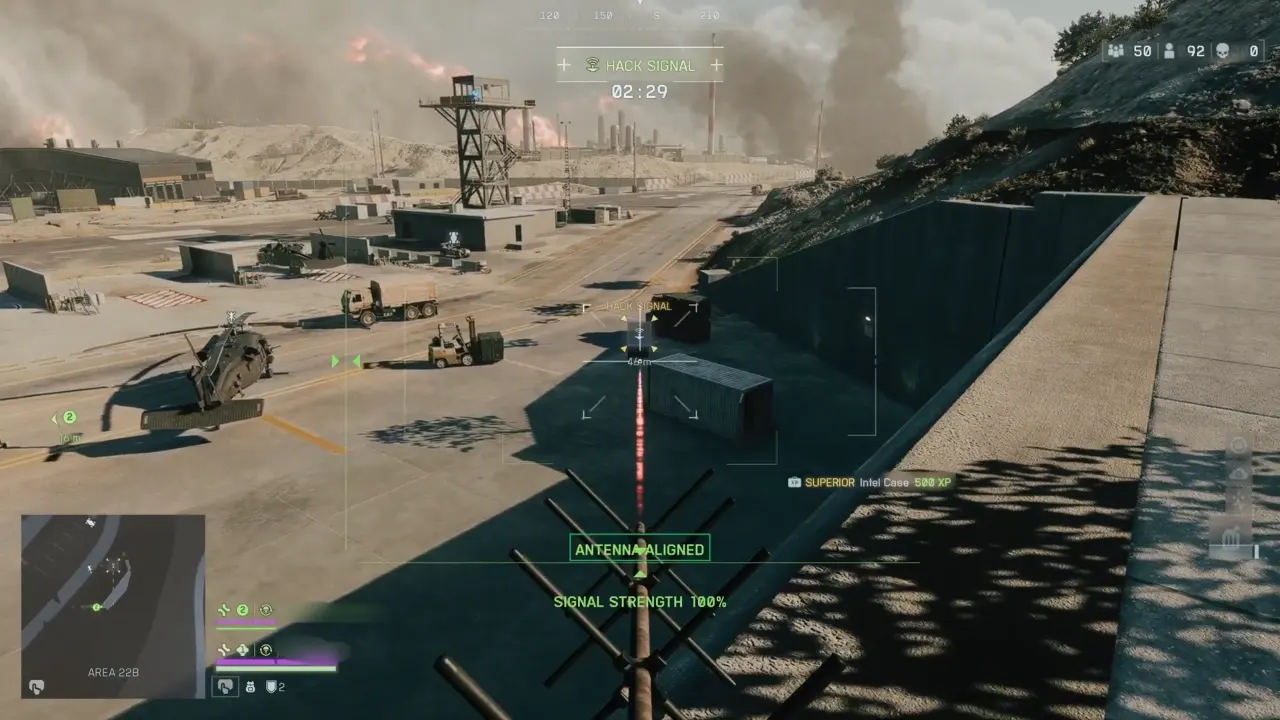Click the Signal Strength 100% progress indicator

(x=639, y=603)
